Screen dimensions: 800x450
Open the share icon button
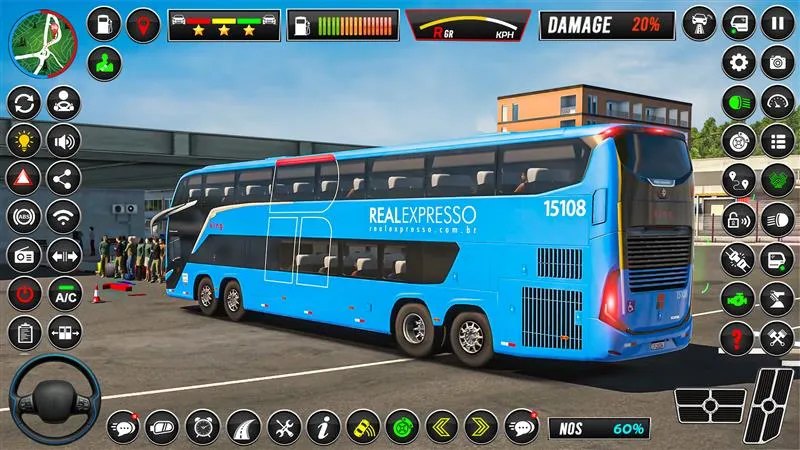pyautogui.click(x=64, y=178)
